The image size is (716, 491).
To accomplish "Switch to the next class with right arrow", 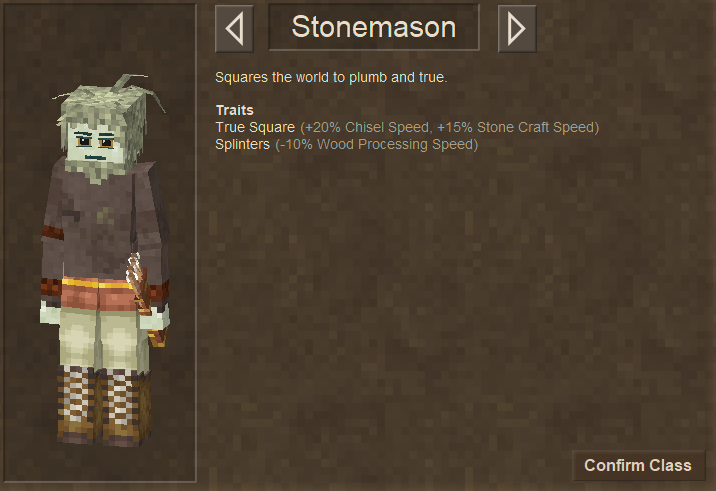I will [x=517, y=28].
